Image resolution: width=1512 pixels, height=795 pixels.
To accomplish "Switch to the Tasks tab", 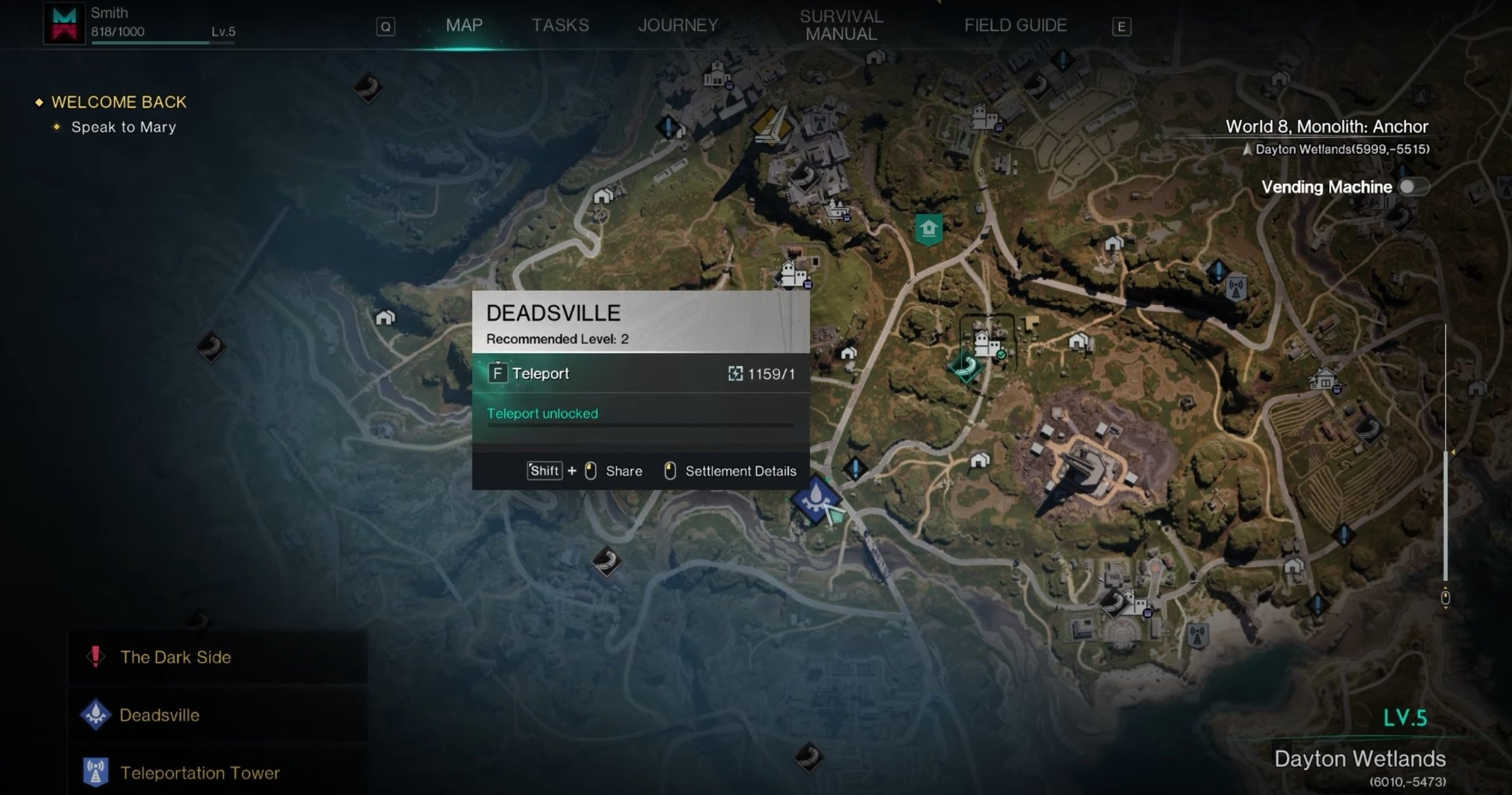I will (560, 25).
